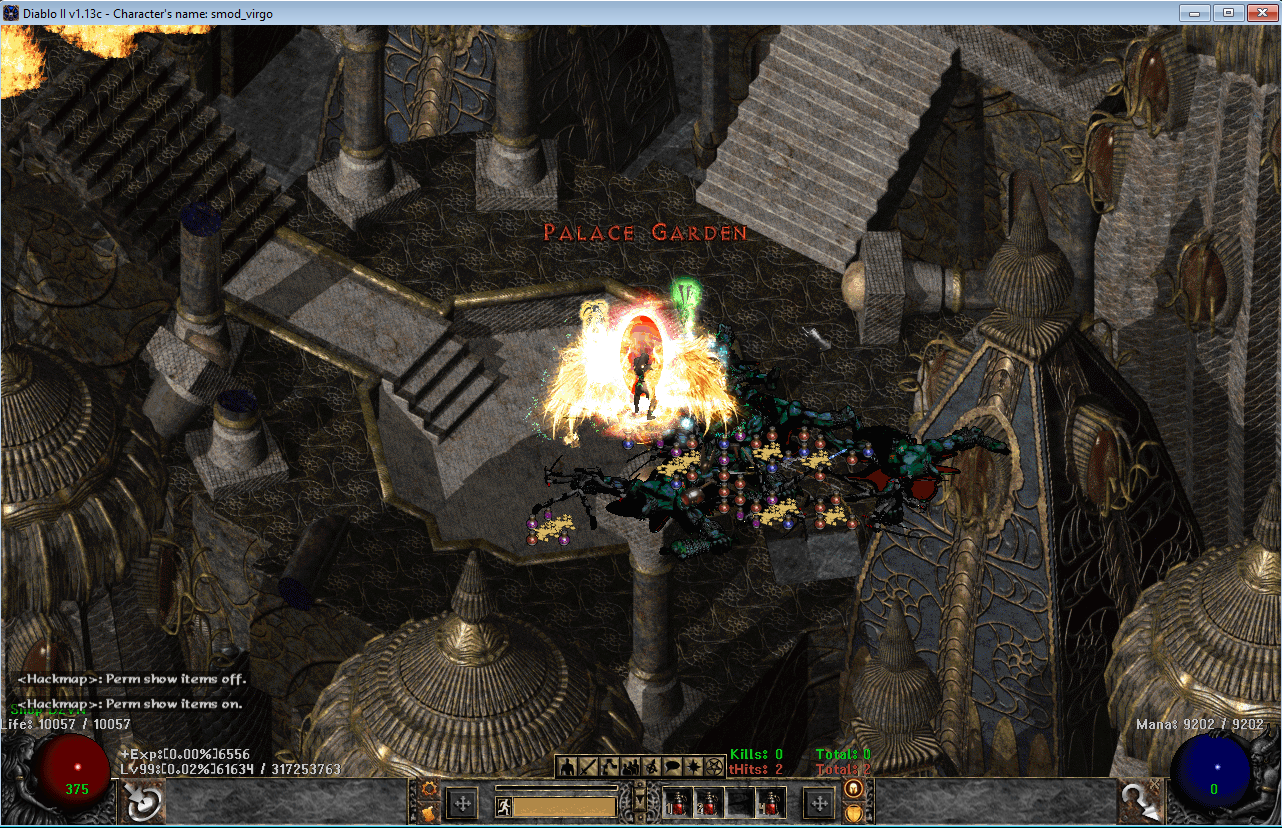Open inventory via the sword icon
The image size is (1282, 828).
[588, 767]
